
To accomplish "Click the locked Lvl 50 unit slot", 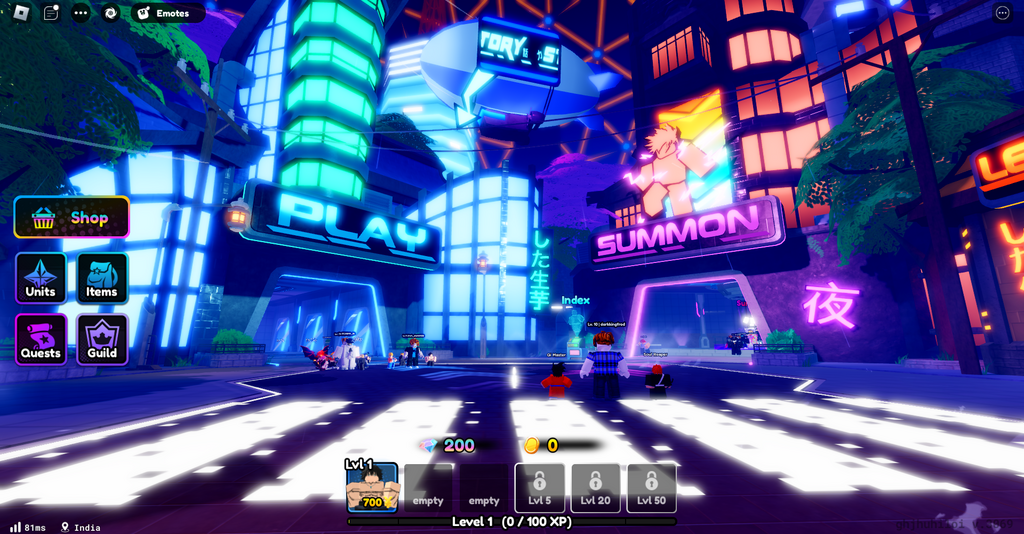I will [652, 488].
